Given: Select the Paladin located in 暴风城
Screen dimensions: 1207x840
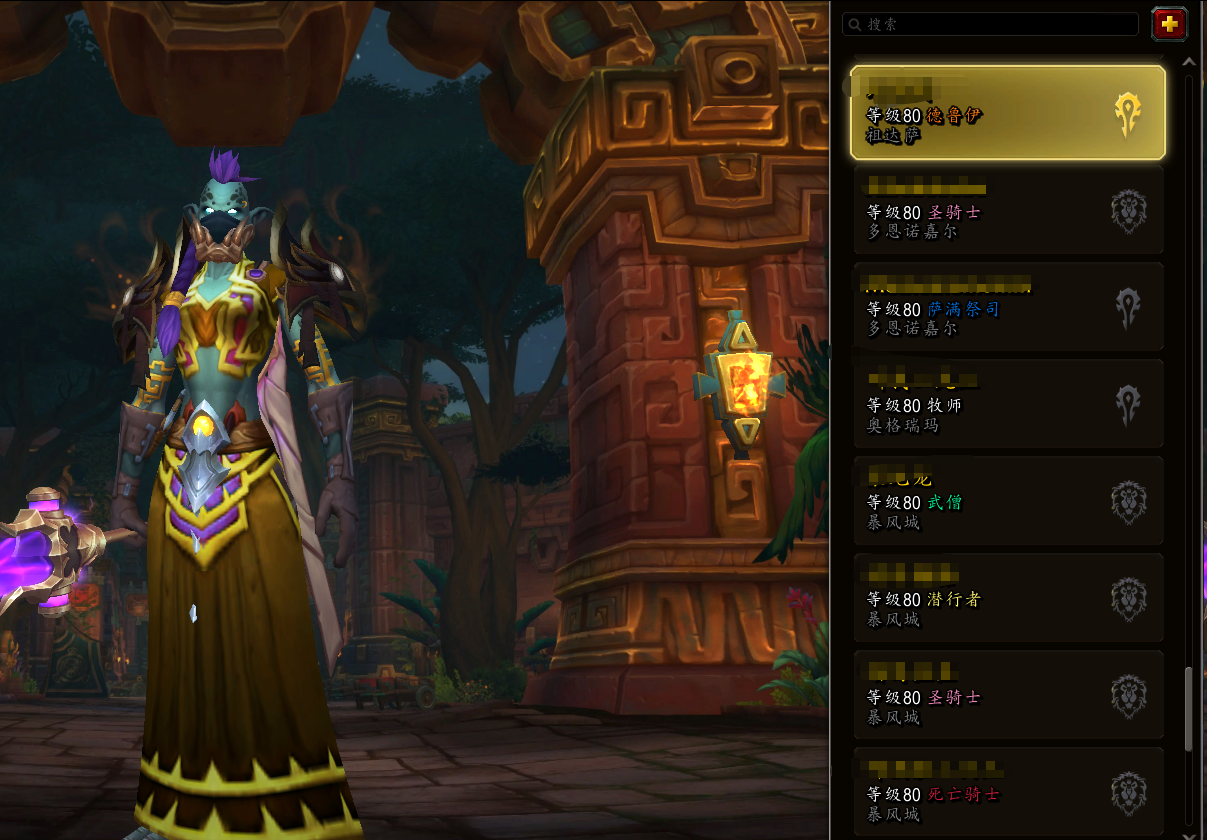Looking at the screenshot, I should [1008, 695].
